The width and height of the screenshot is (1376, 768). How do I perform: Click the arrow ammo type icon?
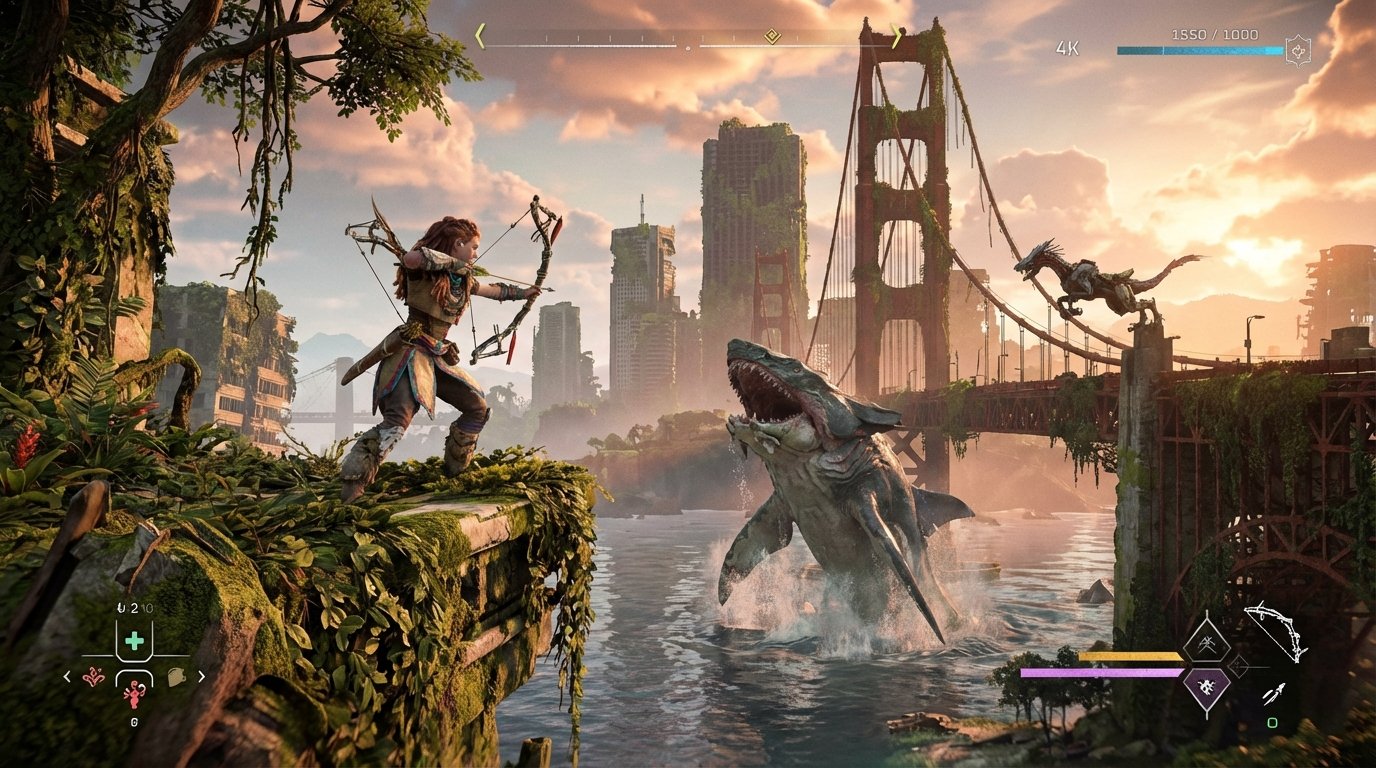(x=1273, y=694)
